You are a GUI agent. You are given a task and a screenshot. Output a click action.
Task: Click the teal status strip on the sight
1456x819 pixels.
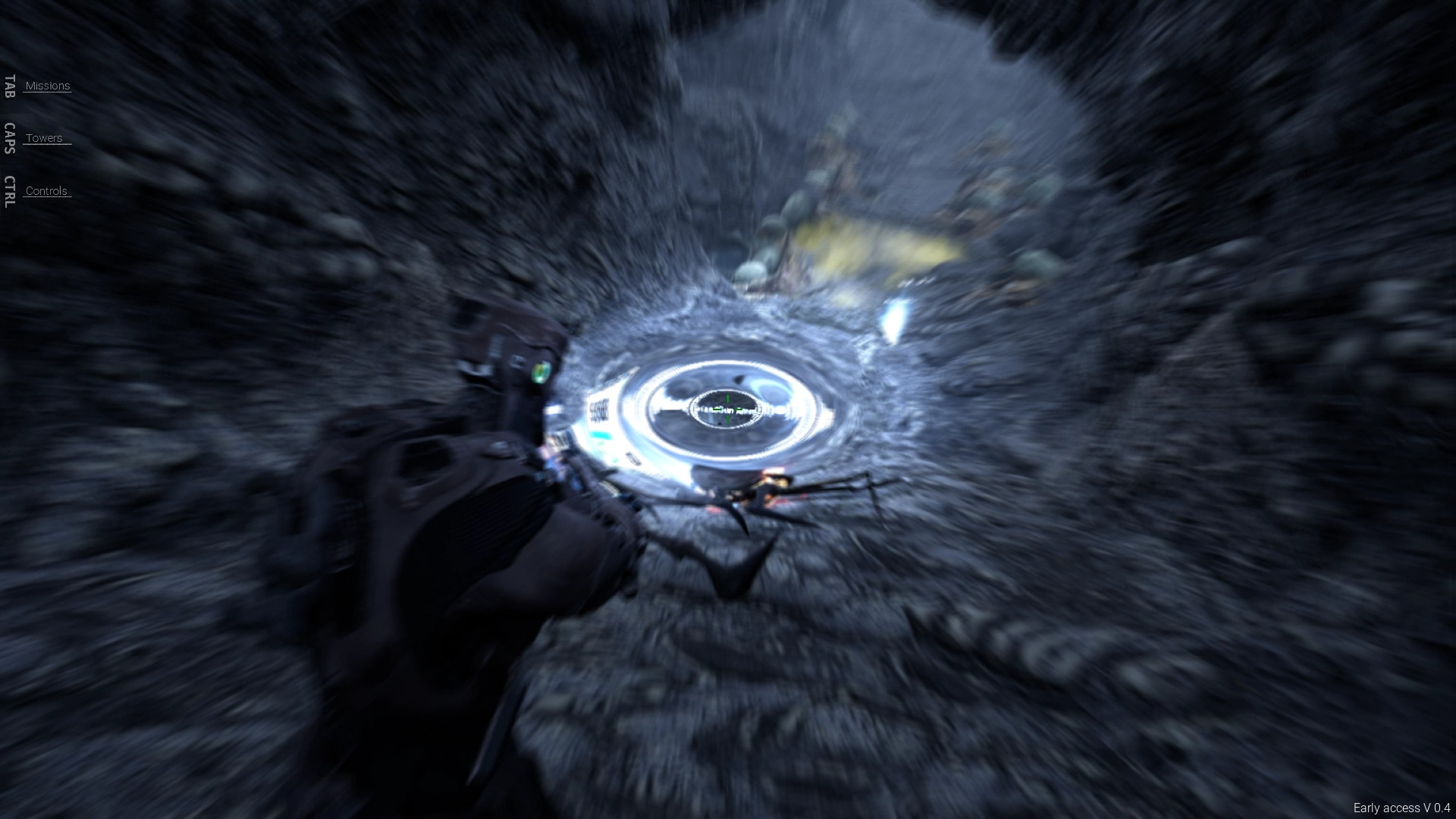(602, 435)
